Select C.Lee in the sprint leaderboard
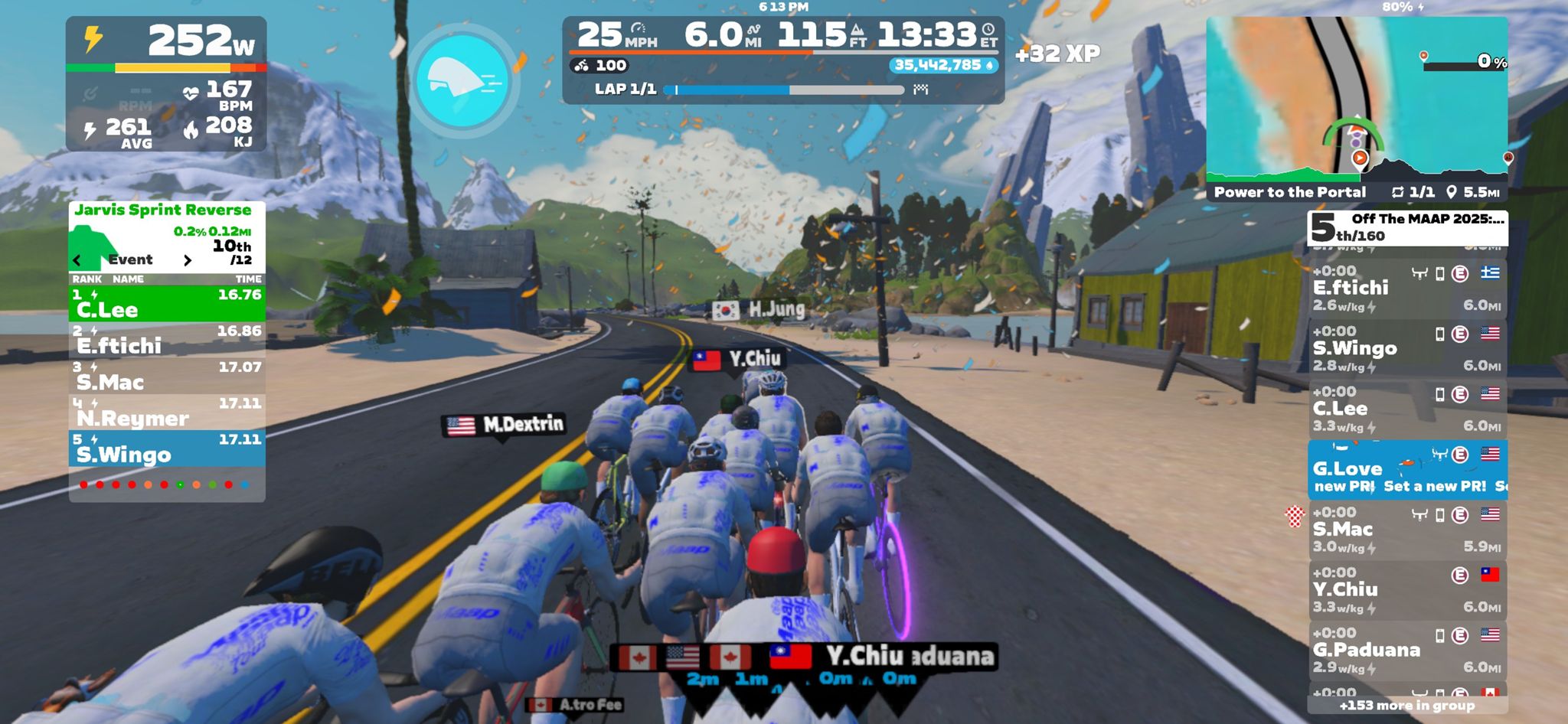Viewport: 1568px width, 724px height. tap(167, 303)
